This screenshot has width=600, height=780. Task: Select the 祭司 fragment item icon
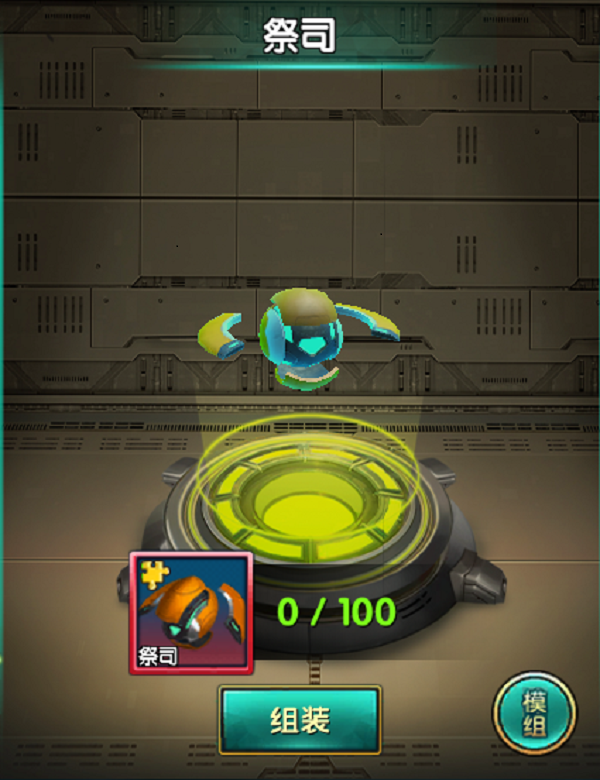click(x=192, y=613)
